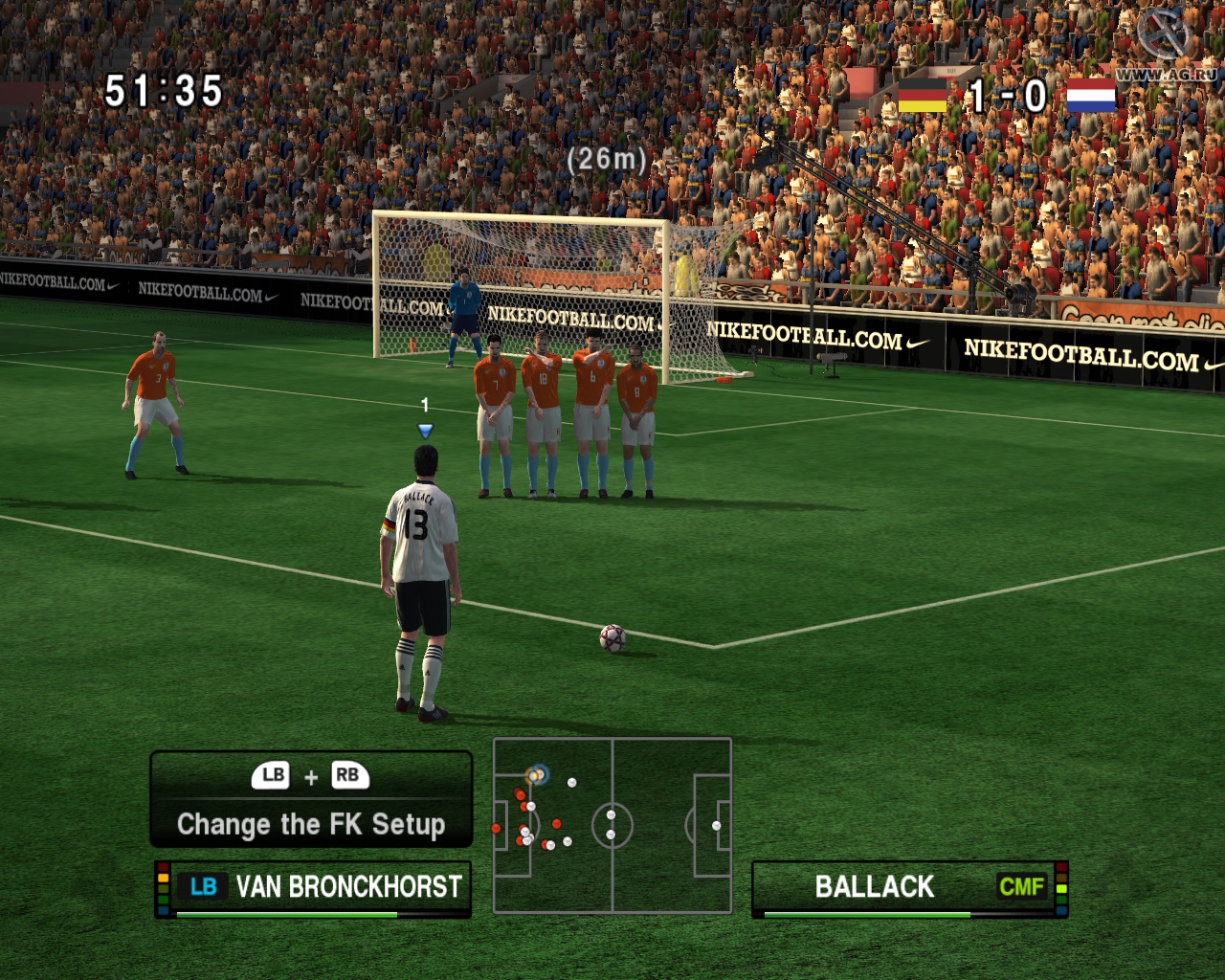This screenshot has height=980, width=1225.
Task: Select the Van Bronckhorst player name panel
Action: [313, 888]
